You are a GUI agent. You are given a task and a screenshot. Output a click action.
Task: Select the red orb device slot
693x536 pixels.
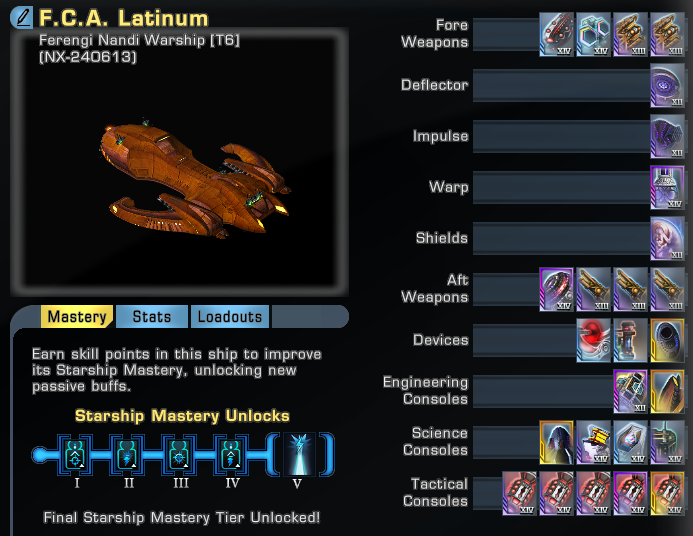[x=593, y=340]
